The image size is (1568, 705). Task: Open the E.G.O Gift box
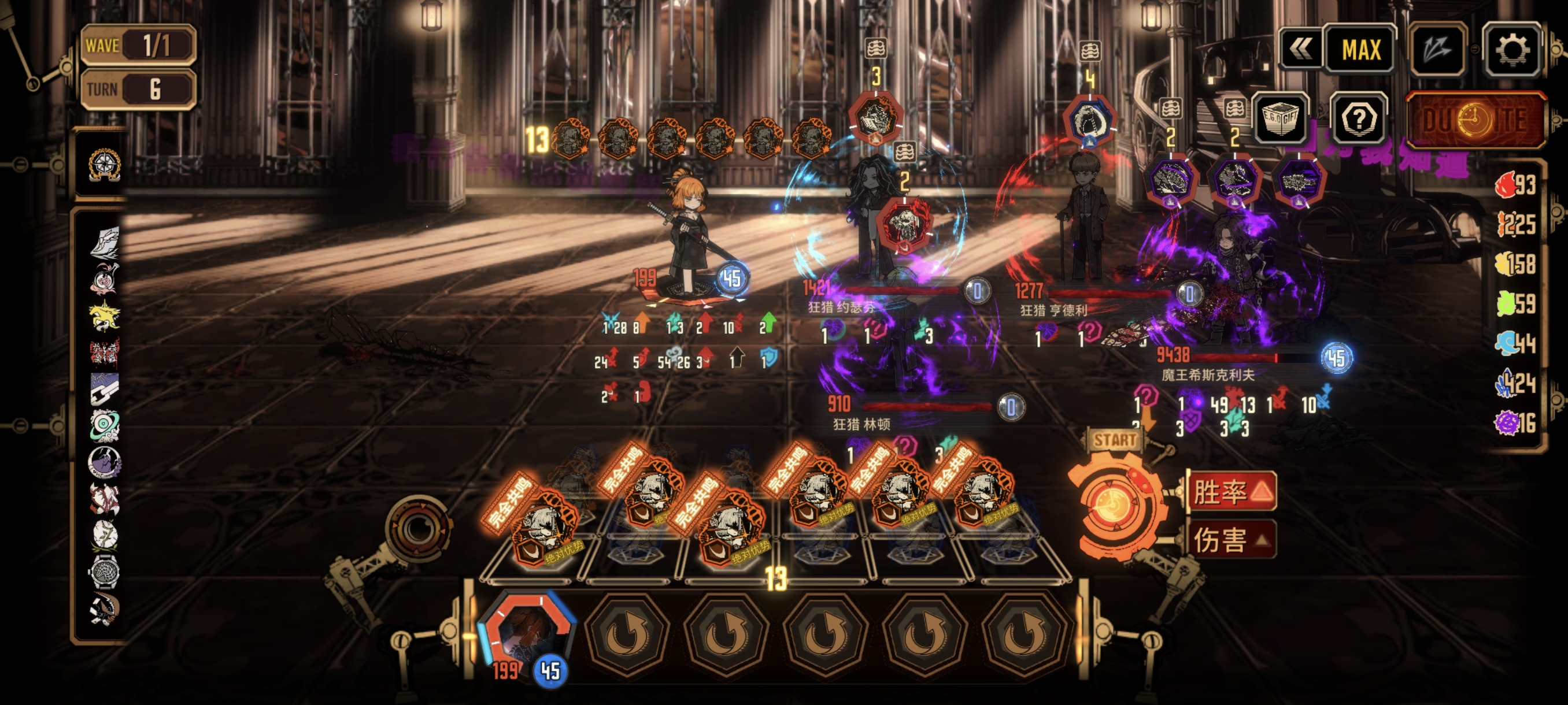[x=1280, y=118]
